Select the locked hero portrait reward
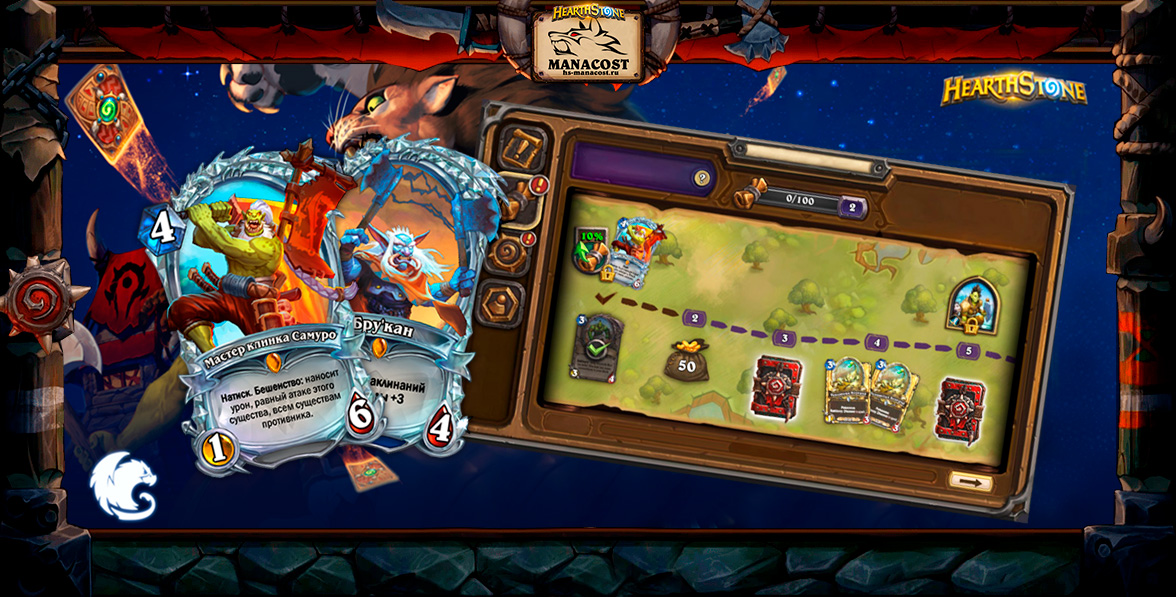The height and width of the screenshot is (597, 1176). tap(967, 306)
